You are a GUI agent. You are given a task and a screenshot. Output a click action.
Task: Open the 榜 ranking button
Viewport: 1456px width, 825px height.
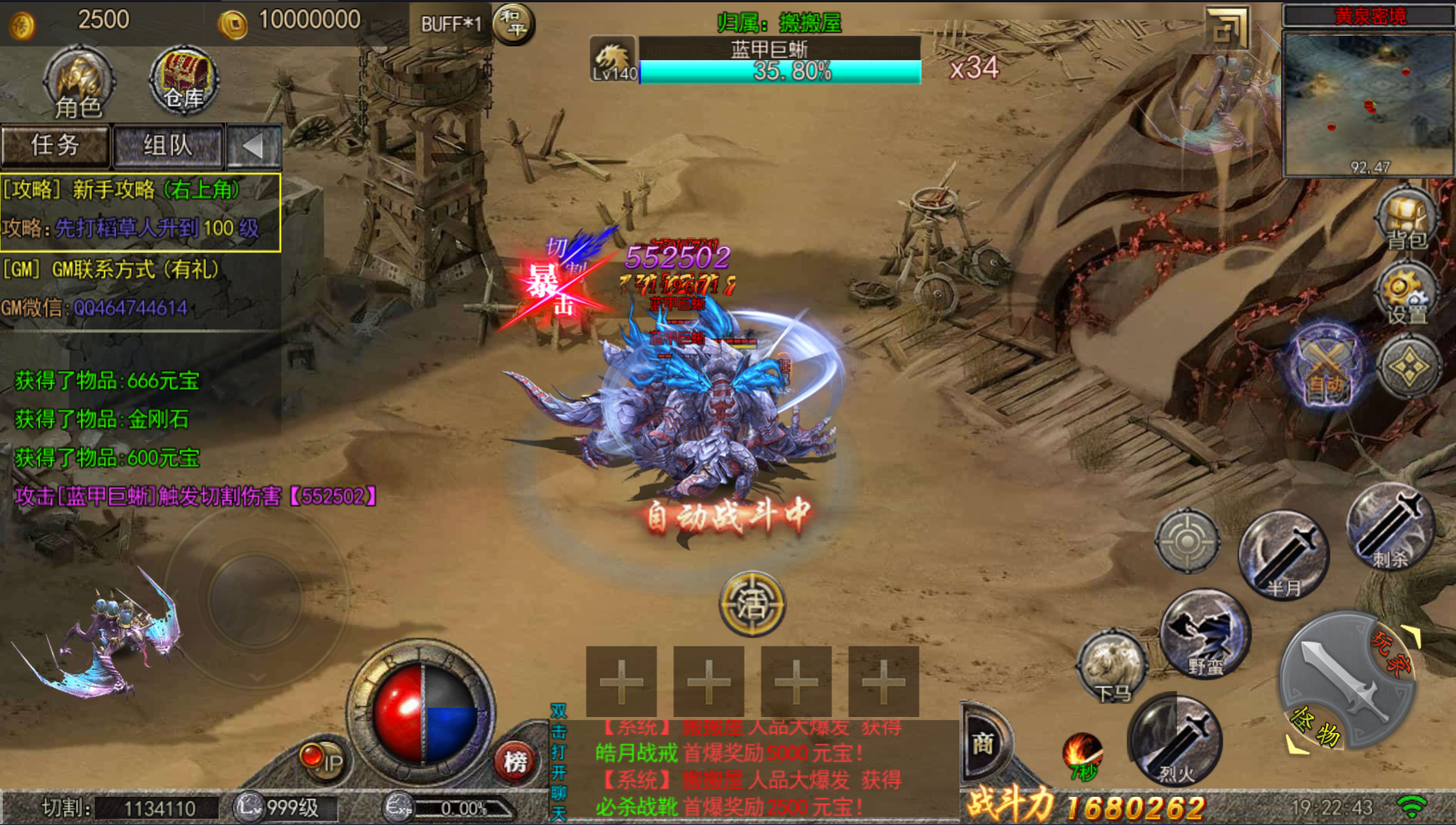tap(515, 760)
